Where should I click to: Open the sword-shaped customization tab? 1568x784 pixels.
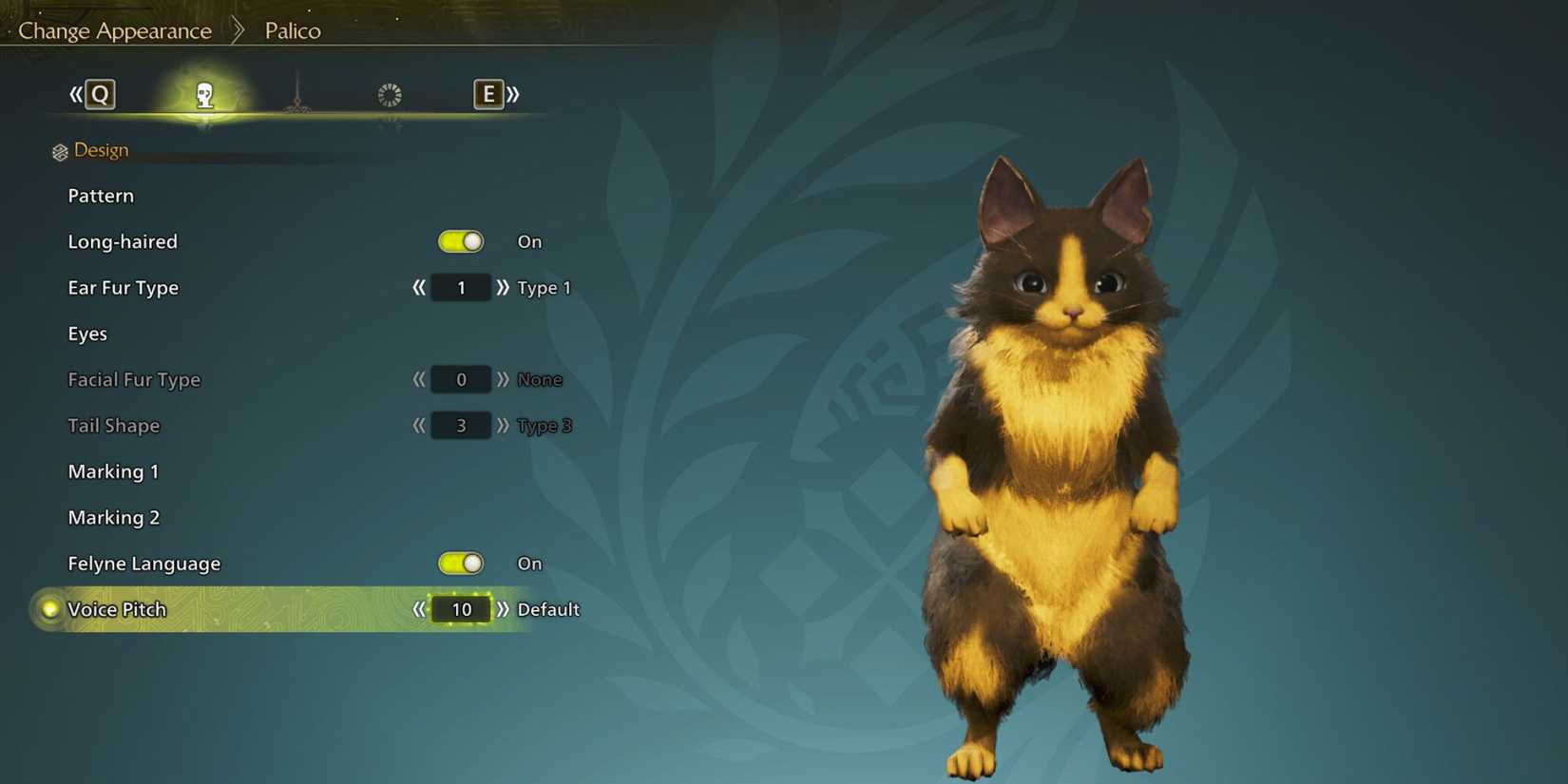pos(296,94)
